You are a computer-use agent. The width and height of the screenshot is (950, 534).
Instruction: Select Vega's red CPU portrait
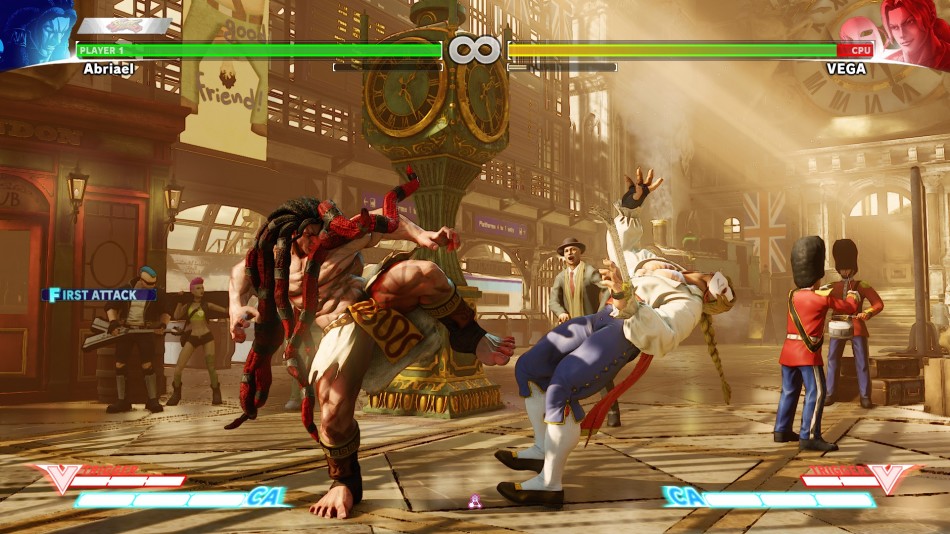point(911,32)
